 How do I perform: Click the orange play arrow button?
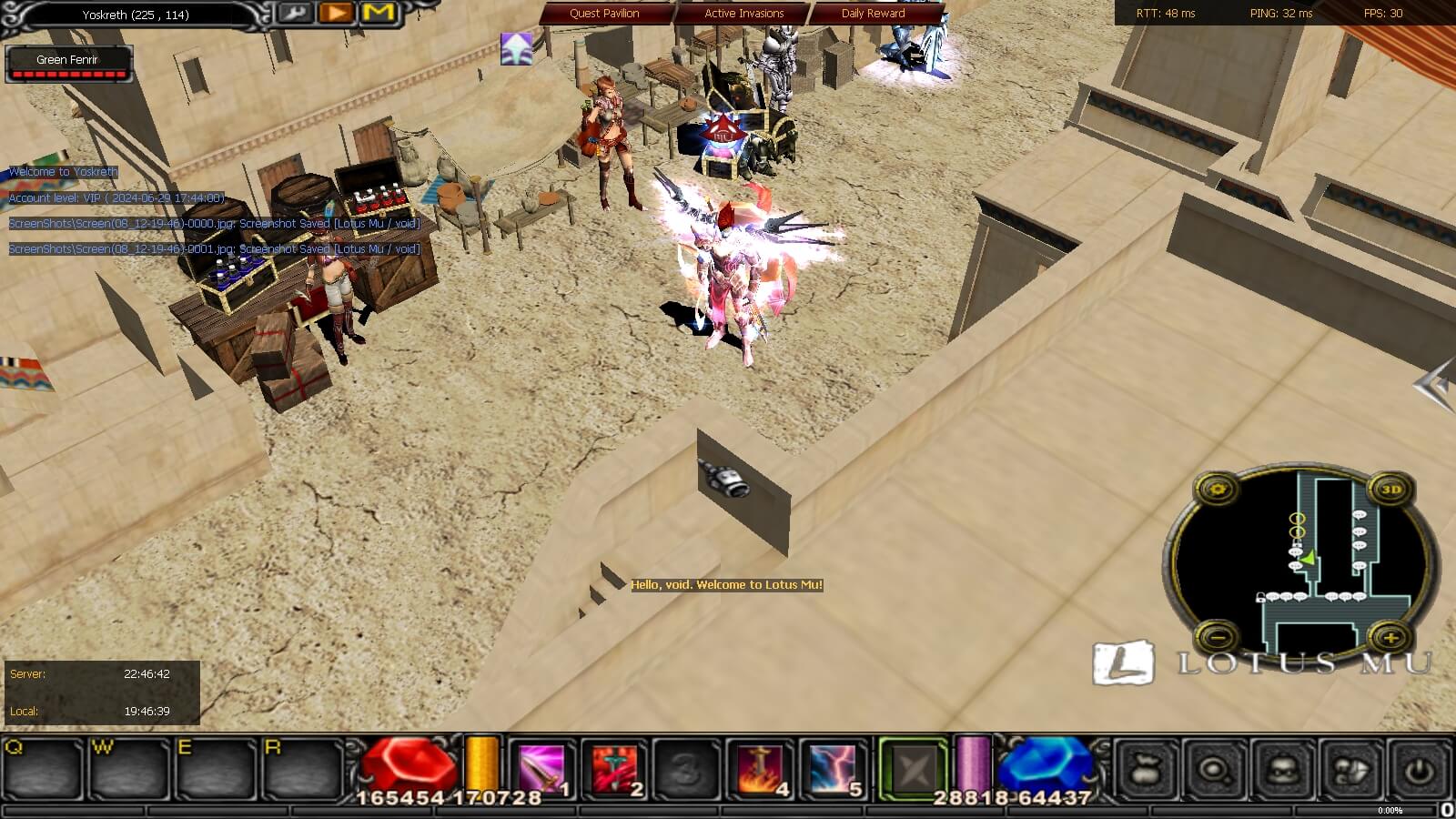tap(336, 13)
